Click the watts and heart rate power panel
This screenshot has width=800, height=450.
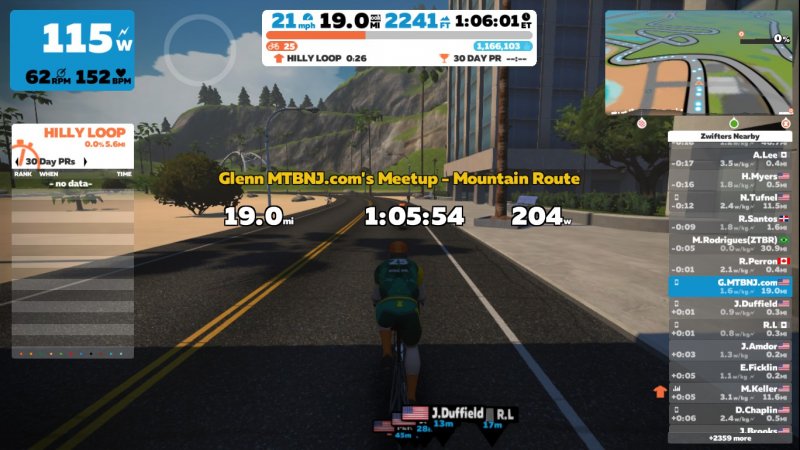tap(72, 50)
